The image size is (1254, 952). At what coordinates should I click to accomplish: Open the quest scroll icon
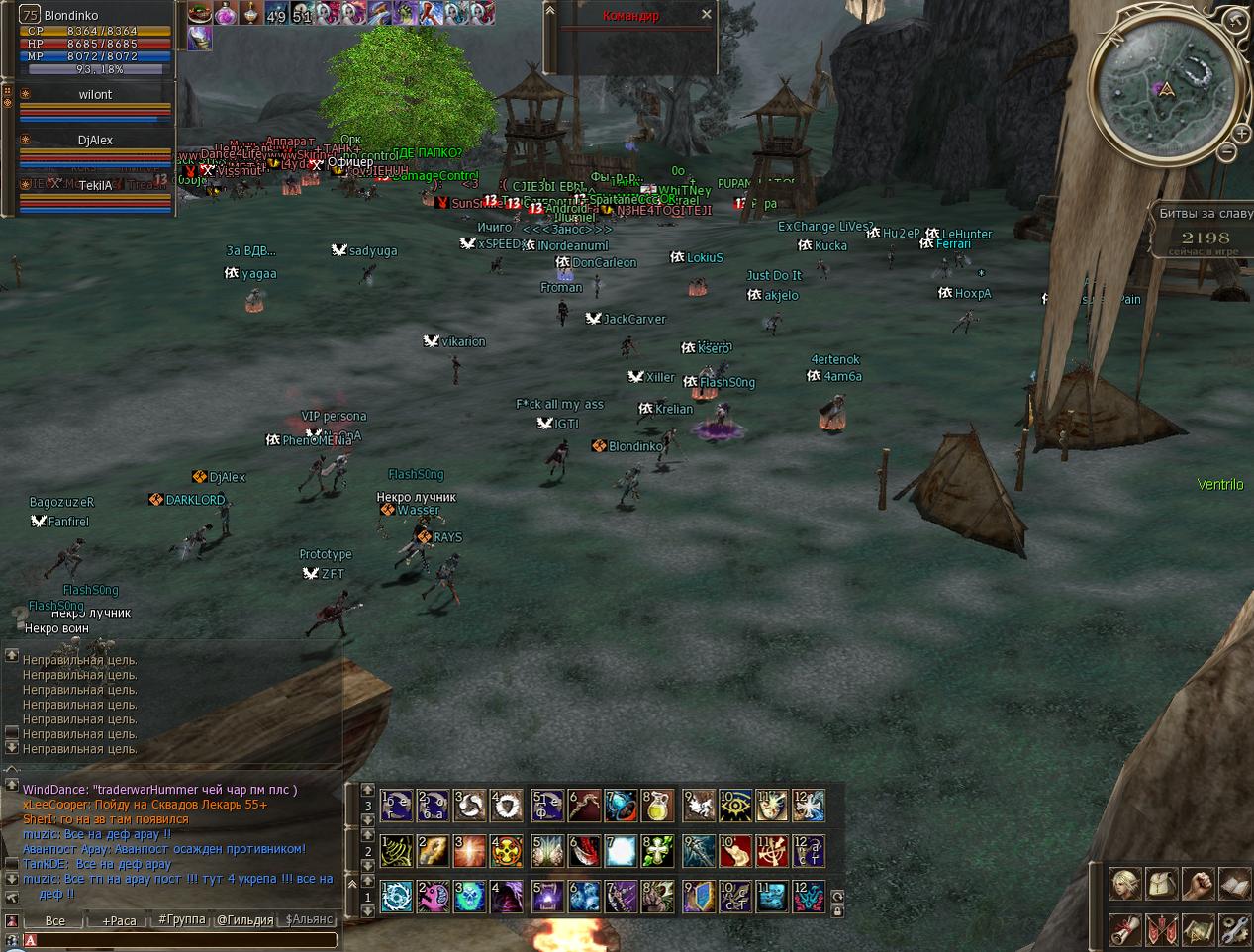coord(1125,930)
